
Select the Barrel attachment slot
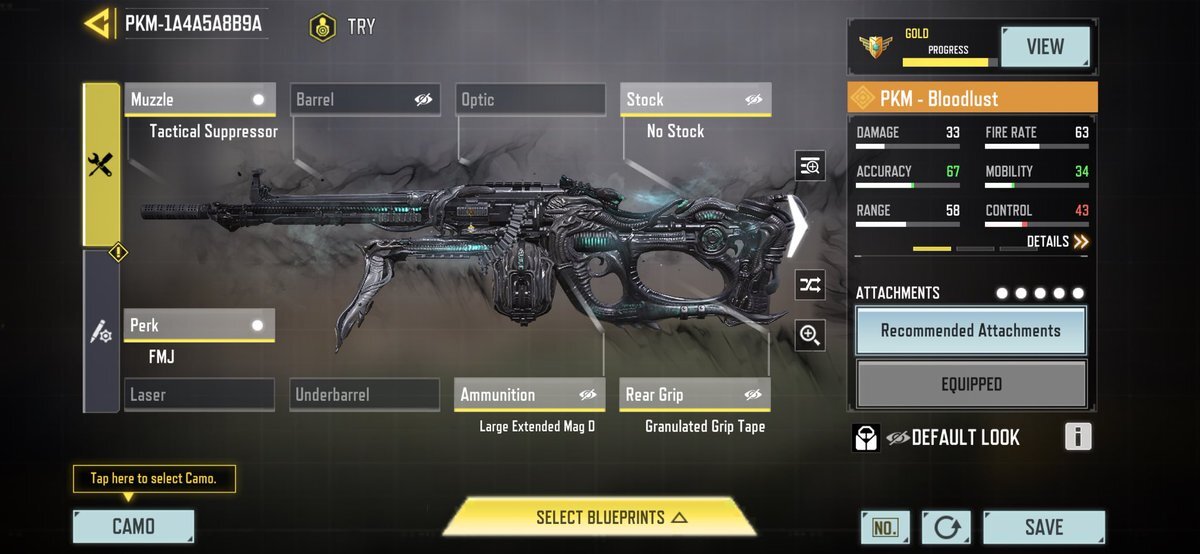click(x=365, y=100)
